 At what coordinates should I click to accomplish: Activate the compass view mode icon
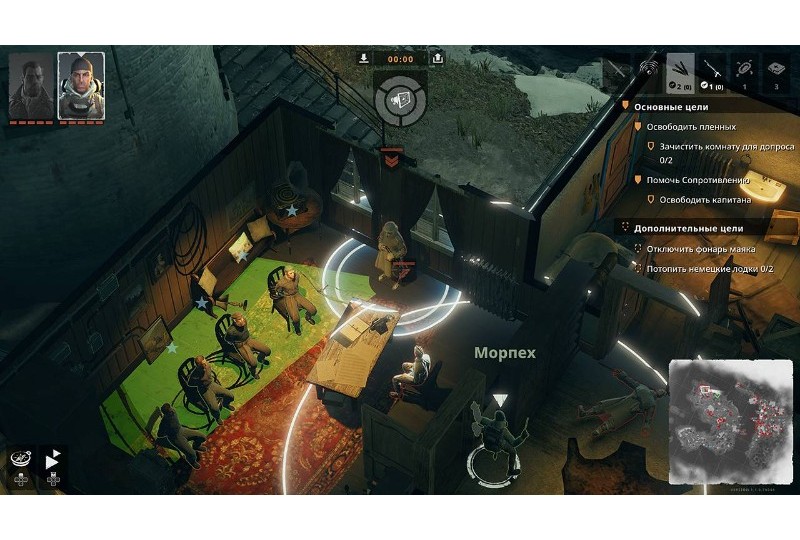coord(21,459)
